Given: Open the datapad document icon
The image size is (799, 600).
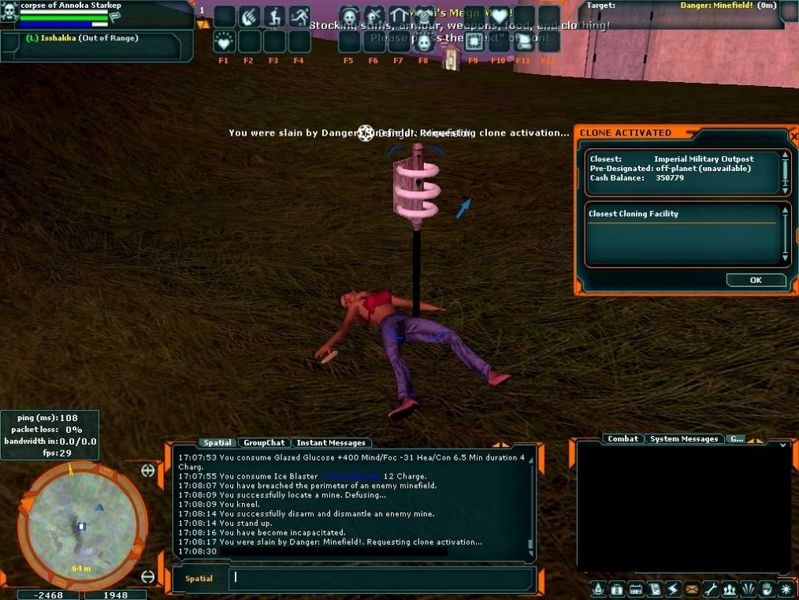Looking at the screenshot, I should 654,588.
